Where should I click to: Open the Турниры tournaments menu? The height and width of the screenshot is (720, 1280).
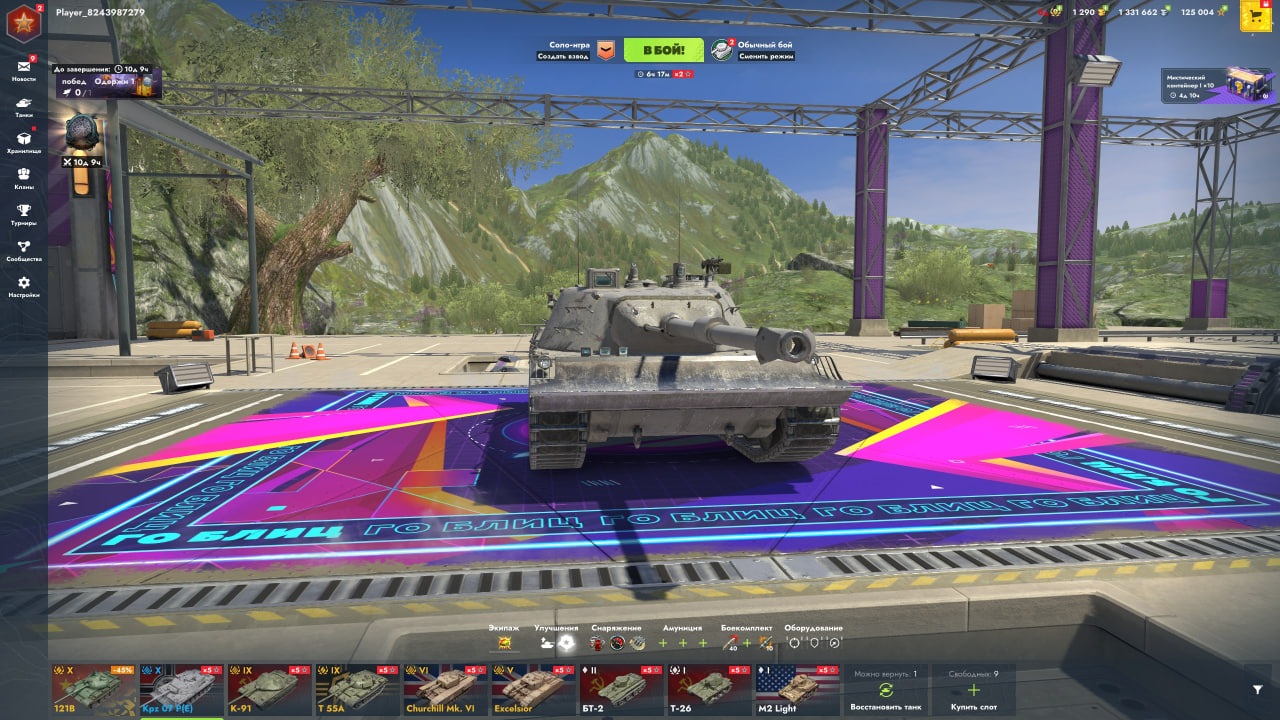coord(23,214)
